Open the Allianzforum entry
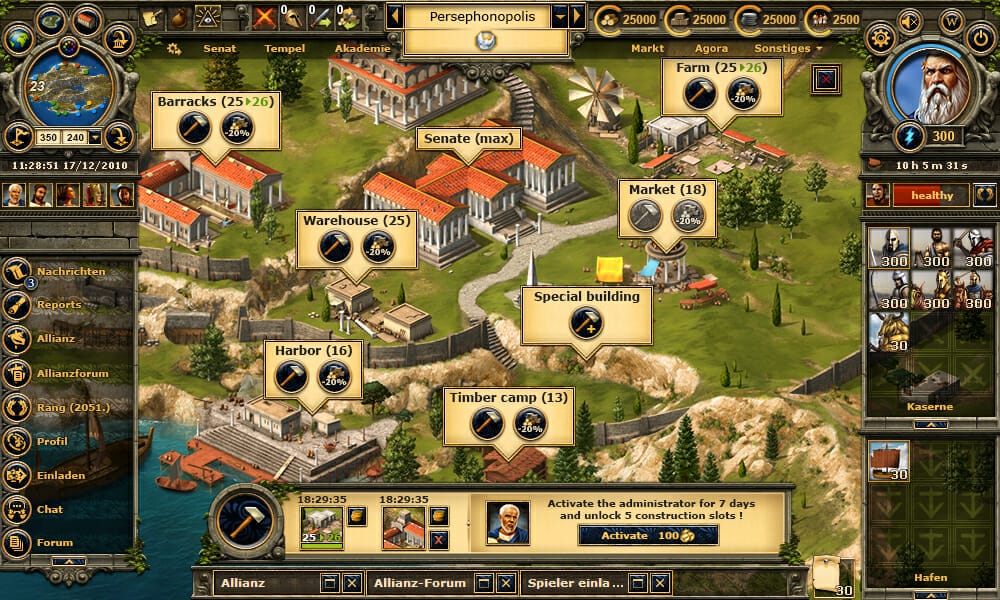The height and width of the screenshot is (600, 1000). point(72,373)
